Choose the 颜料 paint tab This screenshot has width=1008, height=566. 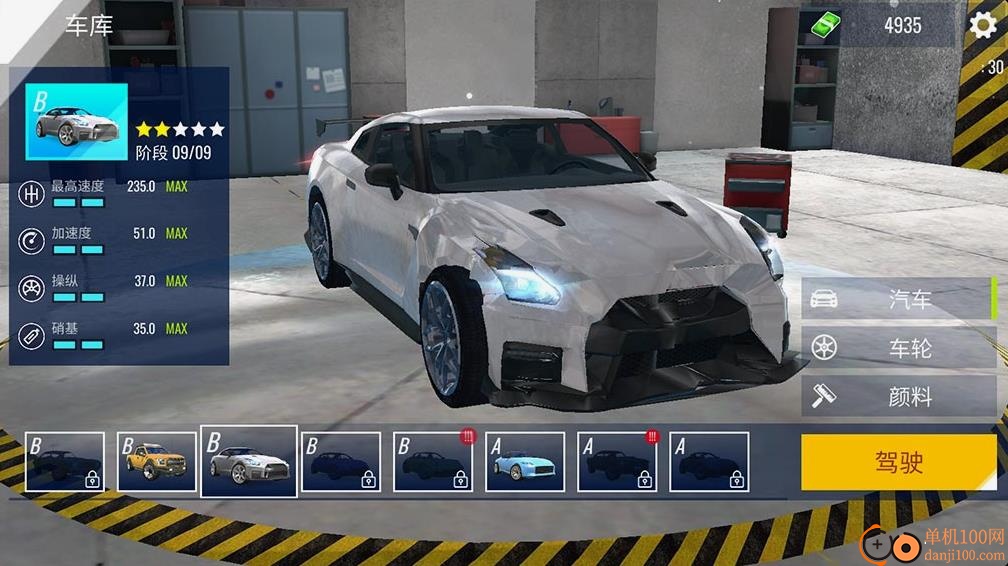coord(898,397)
